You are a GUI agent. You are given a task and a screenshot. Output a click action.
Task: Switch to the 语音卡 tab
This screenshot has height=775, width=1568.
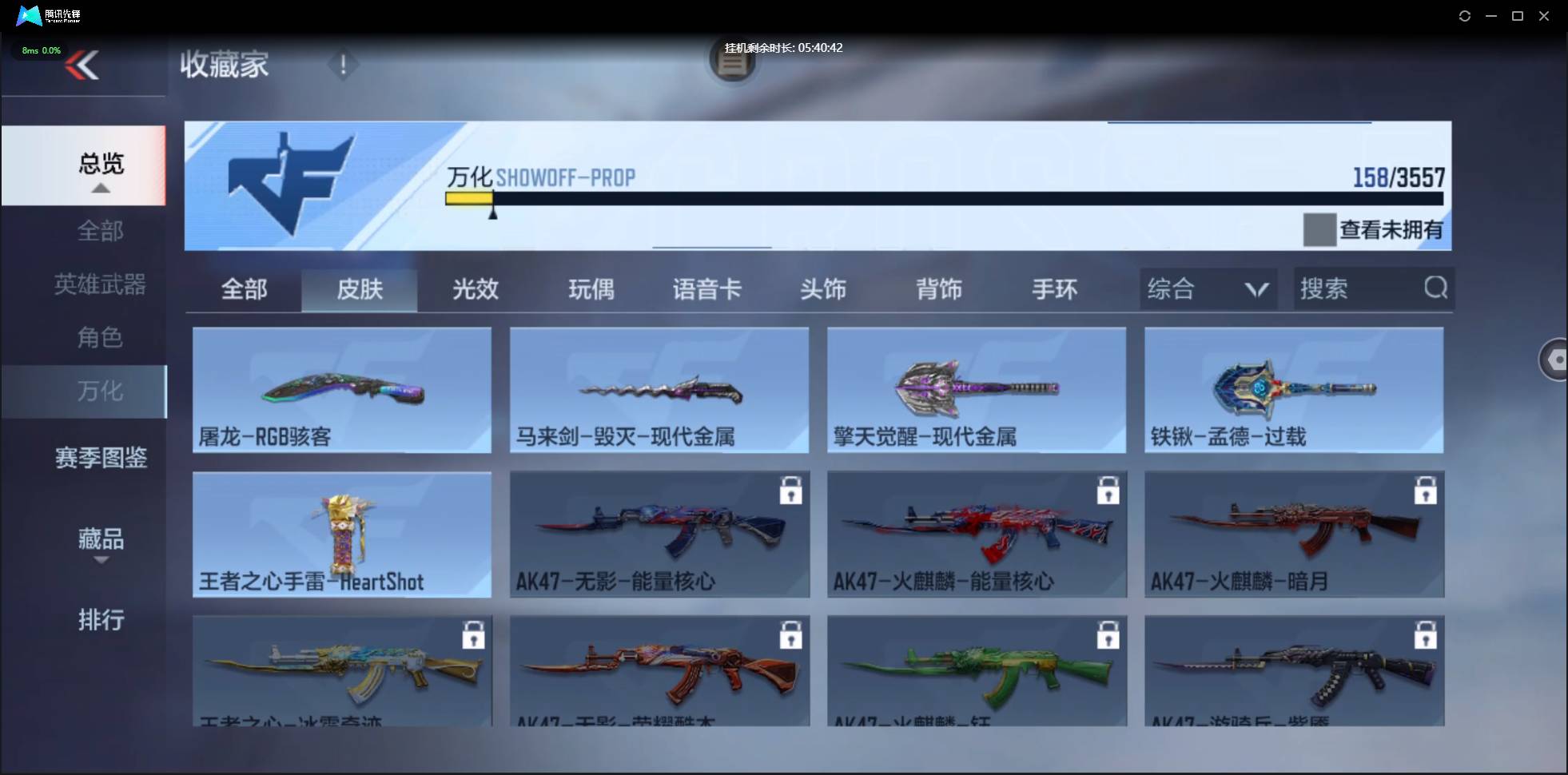(x=706, y=289)
